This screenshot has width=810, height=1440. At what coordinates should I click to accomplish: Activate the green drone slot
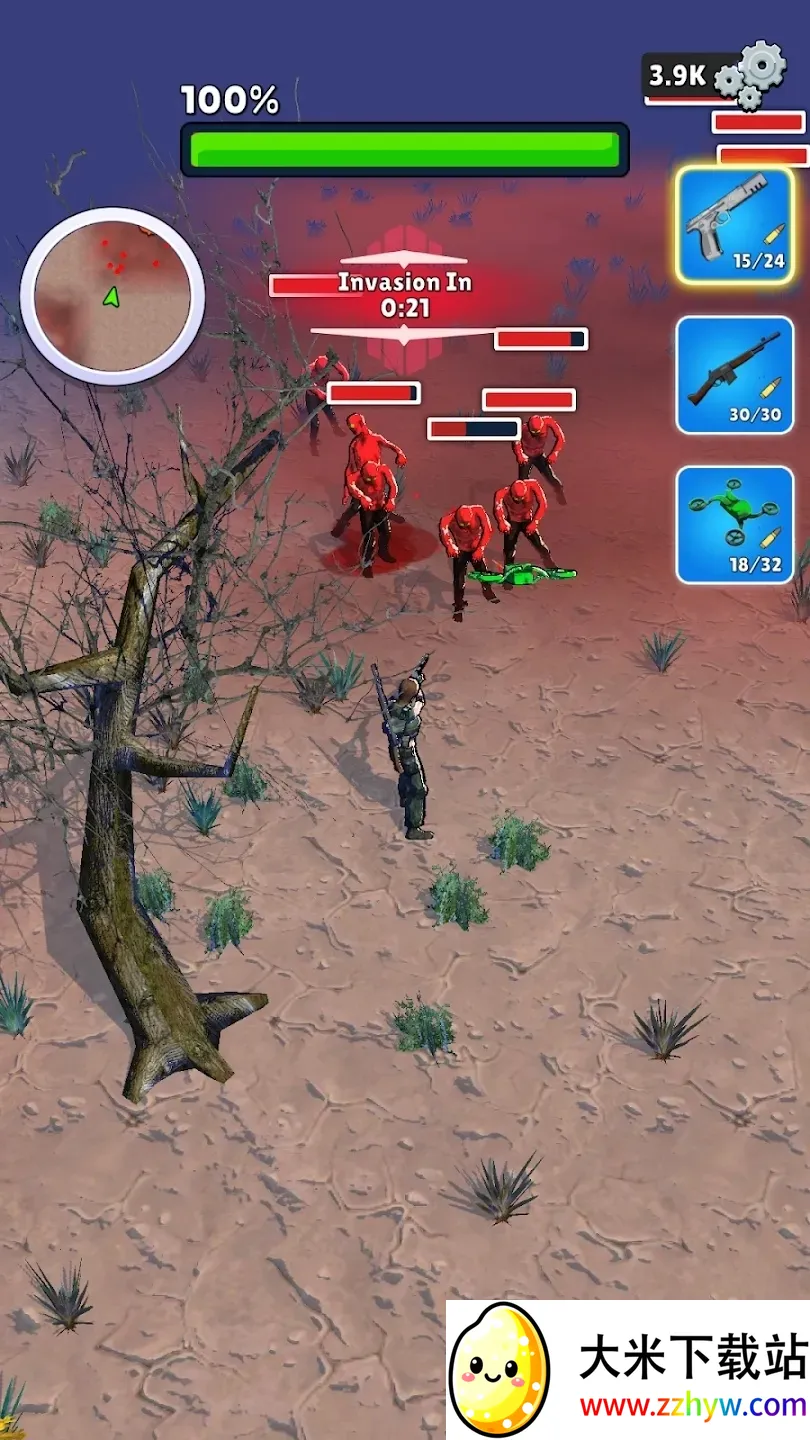(x=735, y=524)
